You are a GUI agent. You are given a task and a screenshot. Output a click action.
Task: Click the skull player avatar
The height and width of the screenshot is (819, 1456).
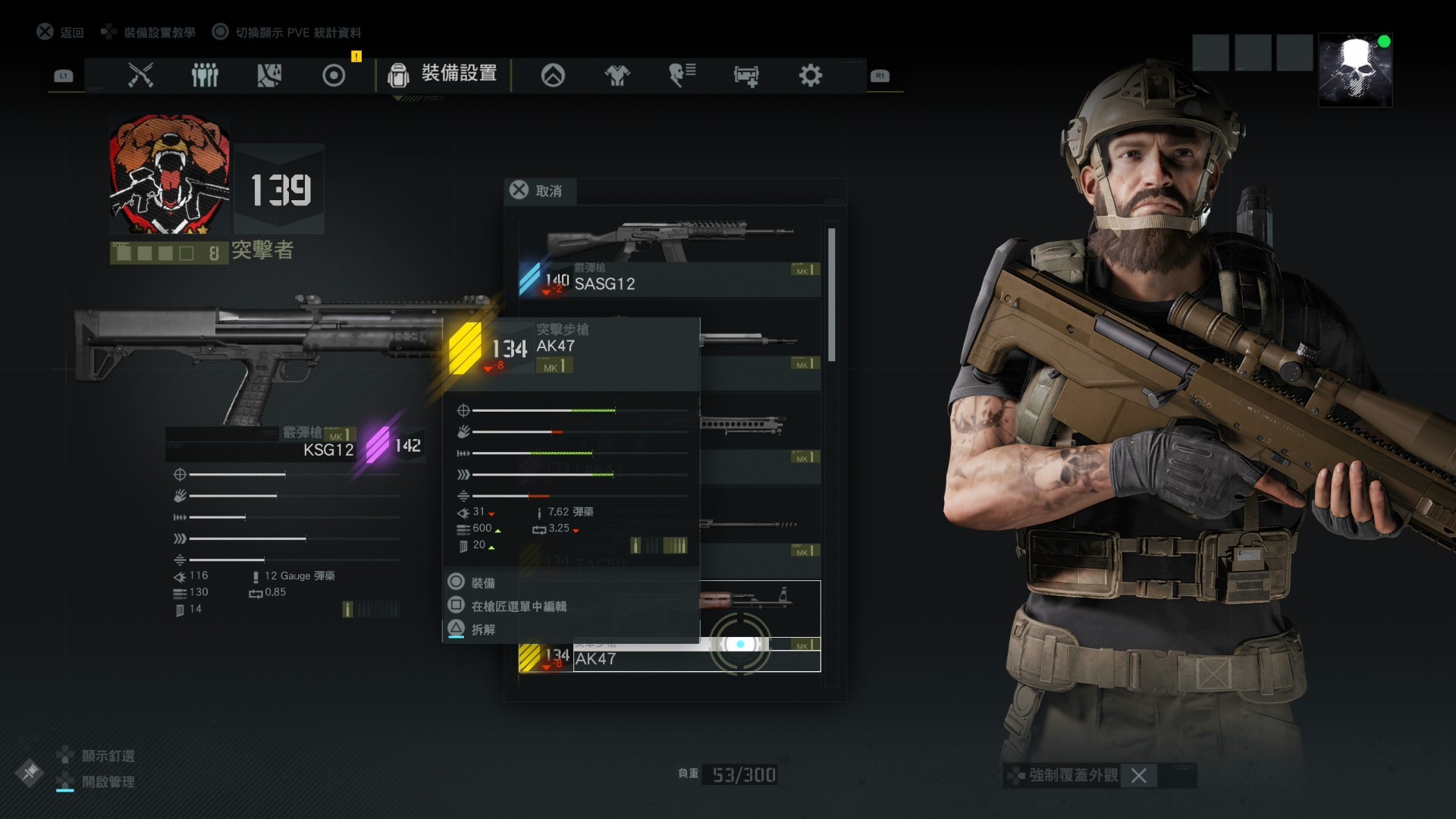1355,70
